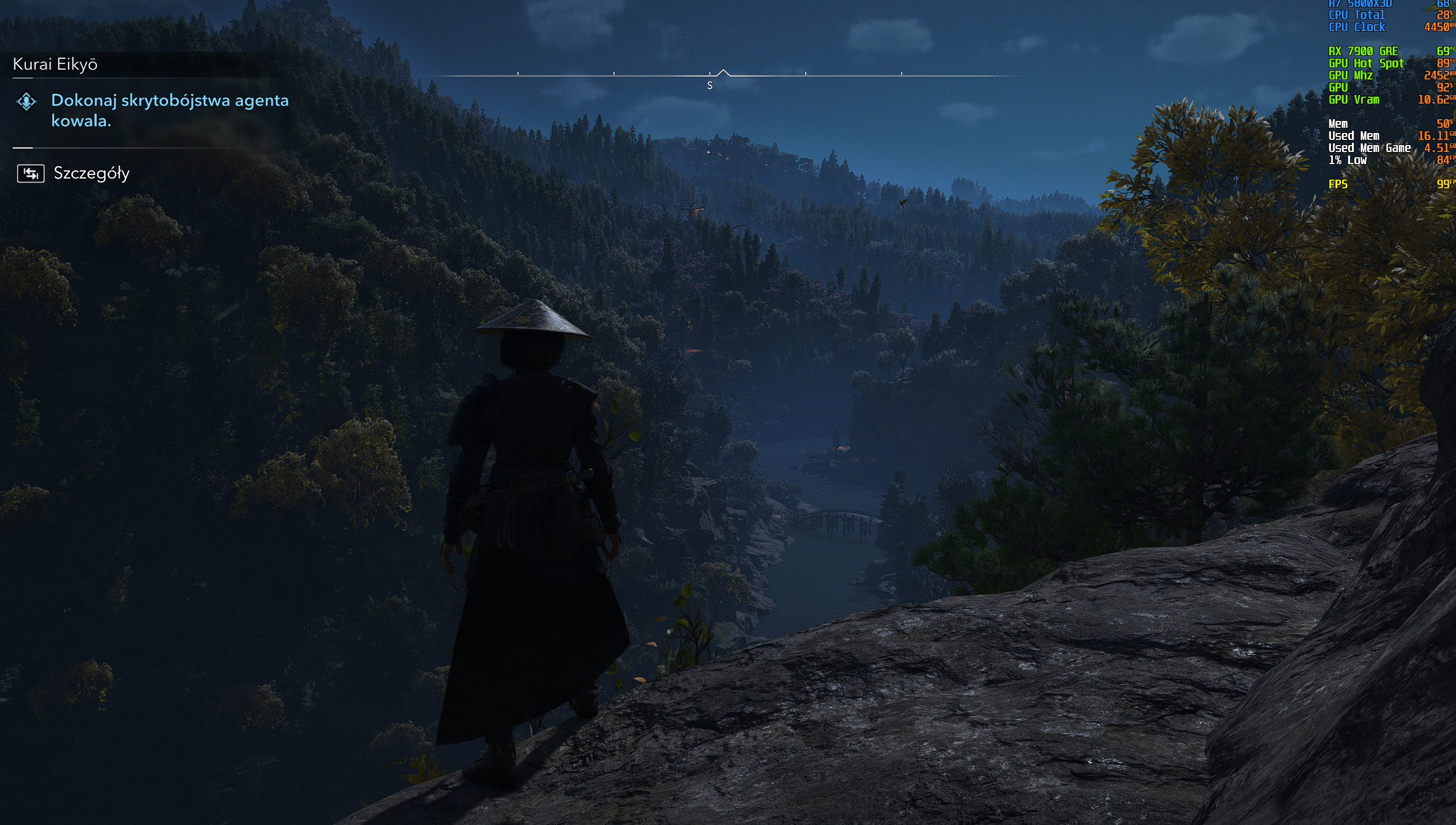Click the objective "Dokonaj skrytobójstwa agenta kowala"
Image resolution: width=1456 pixels, height=825 pixels.
(x=169, y=111)
